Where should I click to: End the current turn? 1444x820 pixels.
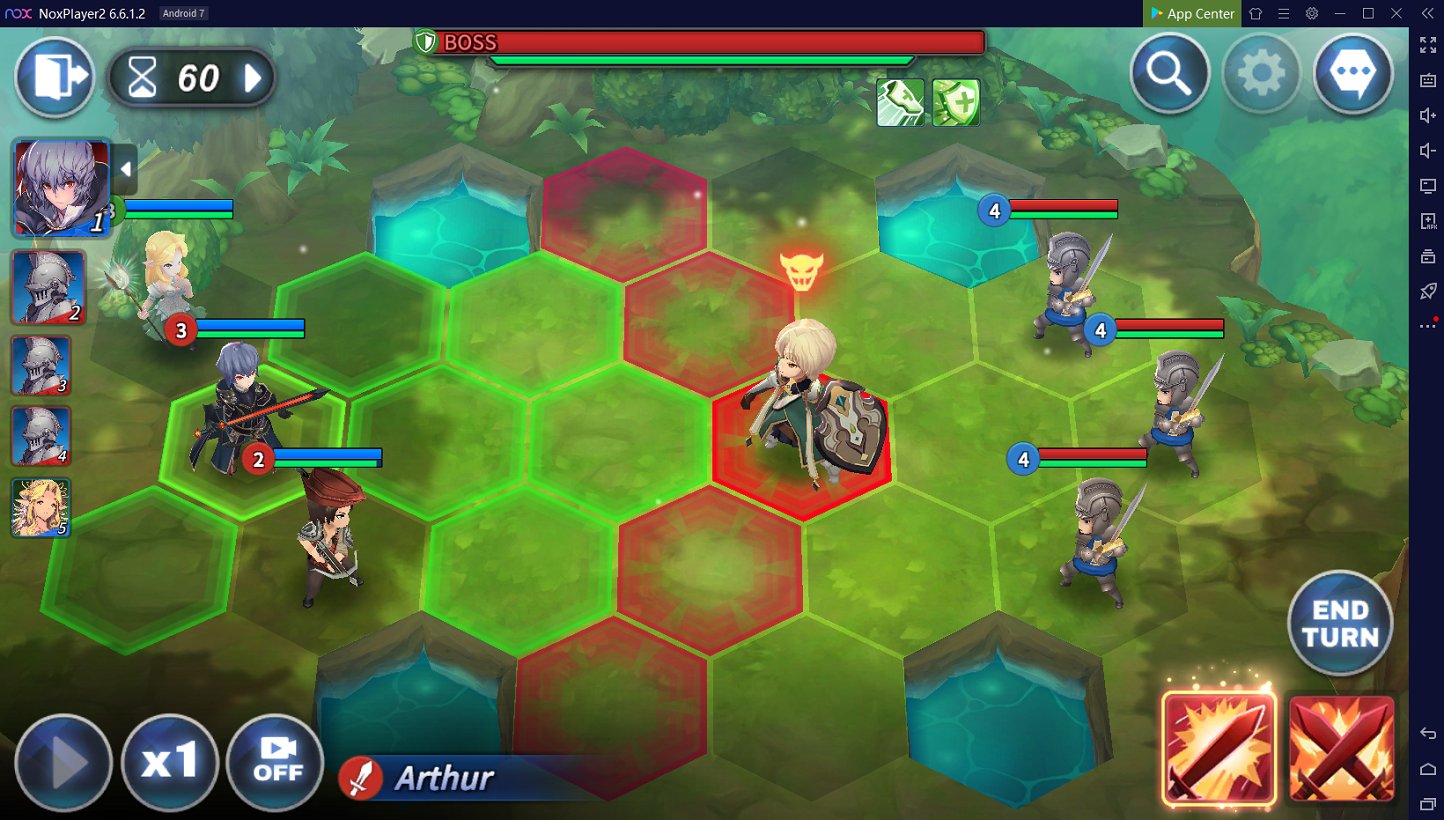(1340, 624)
